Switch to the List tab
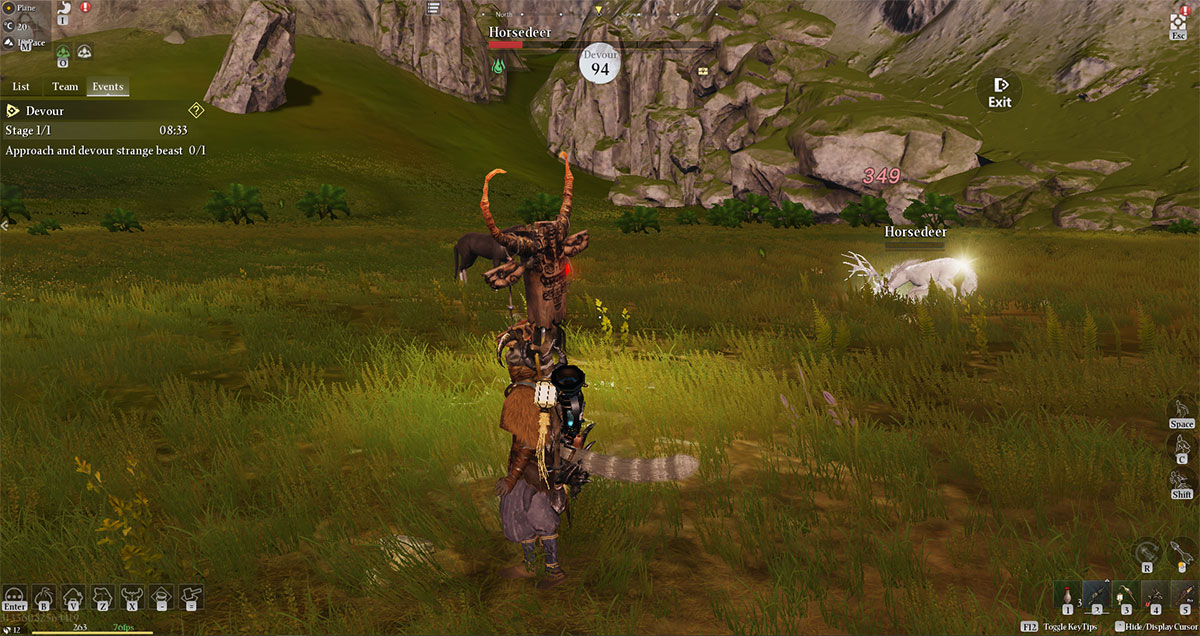This screenshot has height=636, width=1200. [21, 87]
